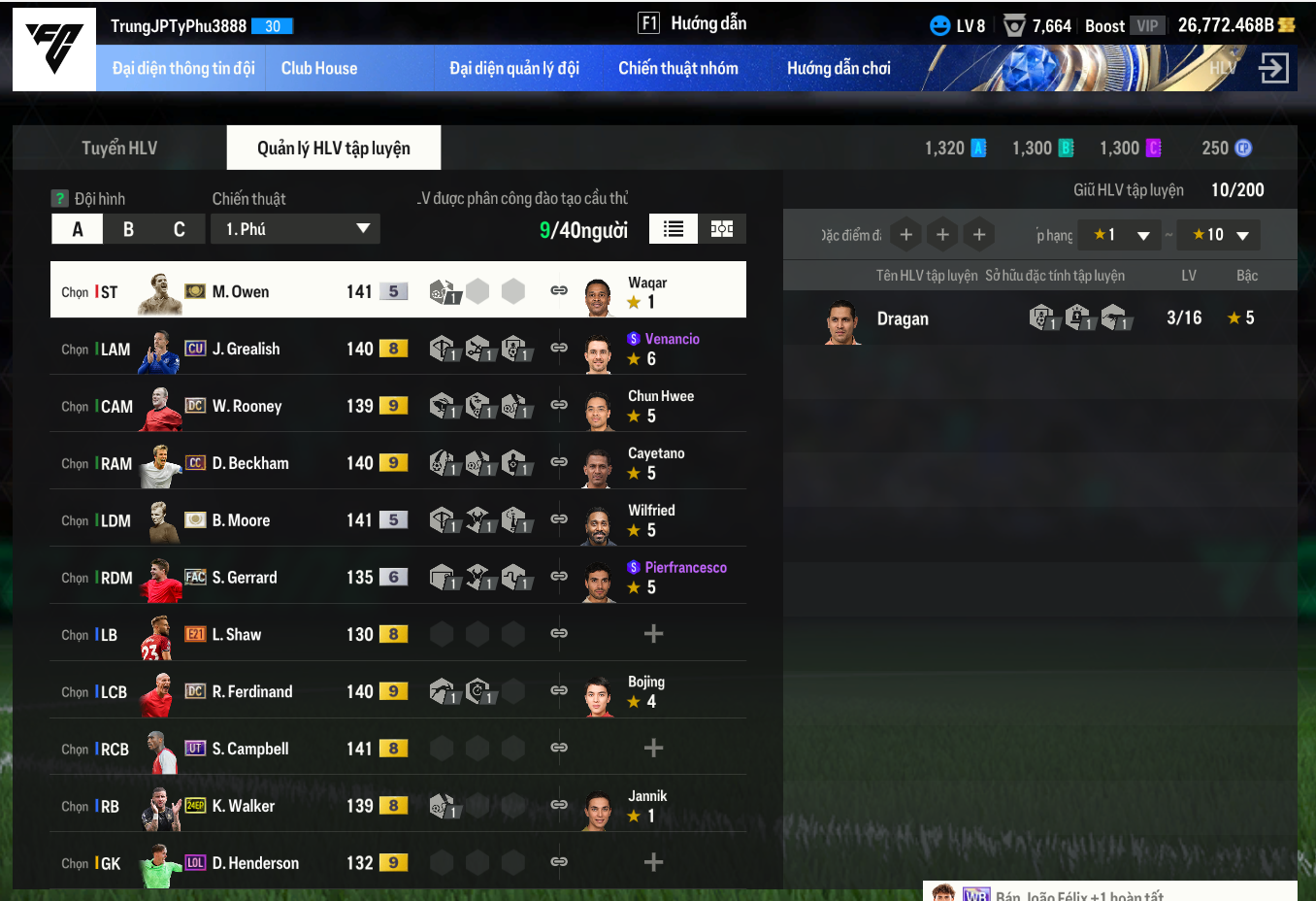Select squad B button
The width and height of the screenshot is (1316, 901).
pyautogui.click(x=128, y=229)
